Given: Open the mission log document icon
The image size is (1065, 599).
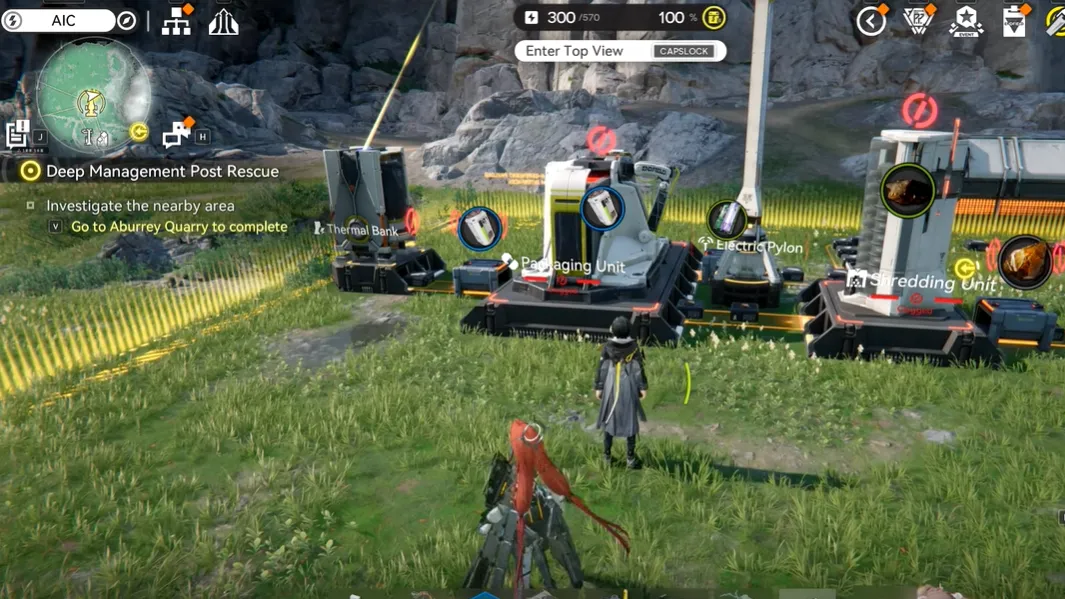Looking at the screenshot, I should coord(17,135).
